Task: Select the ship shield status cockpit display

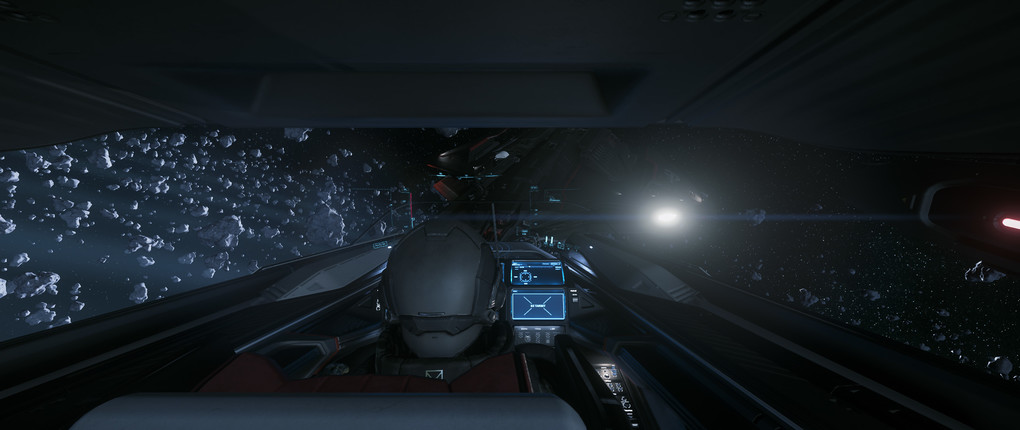Action: [537, 273]
